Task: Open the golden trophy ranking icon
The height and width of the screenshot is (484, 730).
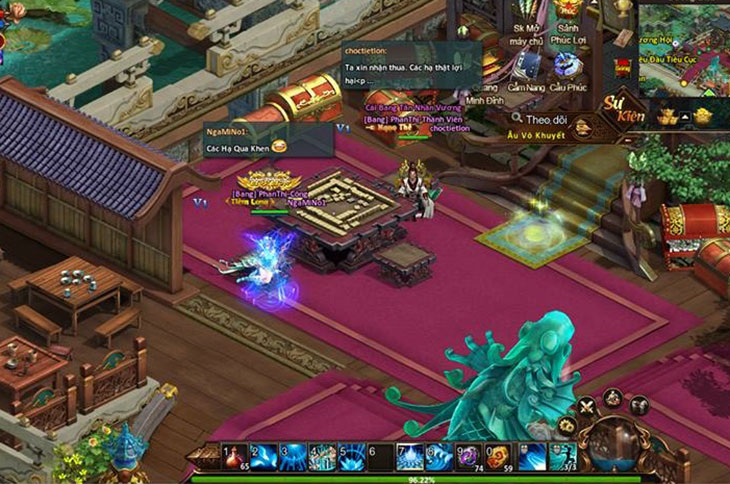Action: coord(624,10)
